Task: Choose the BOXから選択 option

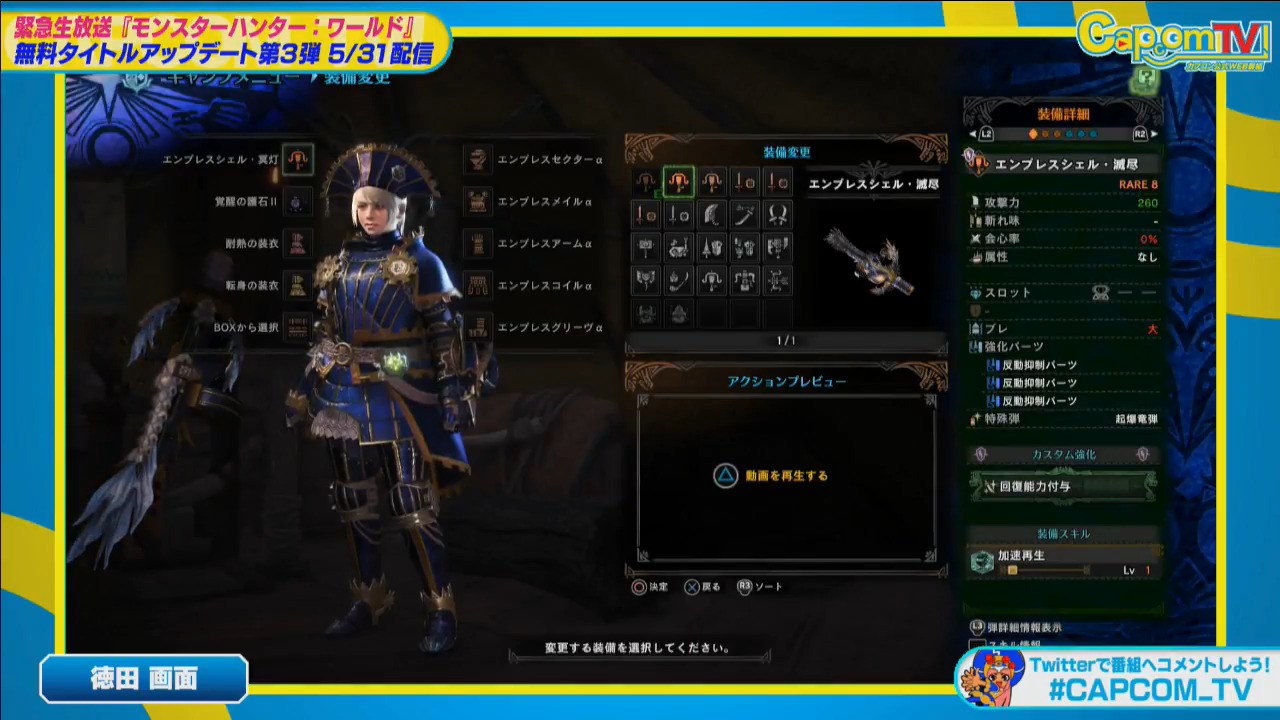Action: [297, 327]
